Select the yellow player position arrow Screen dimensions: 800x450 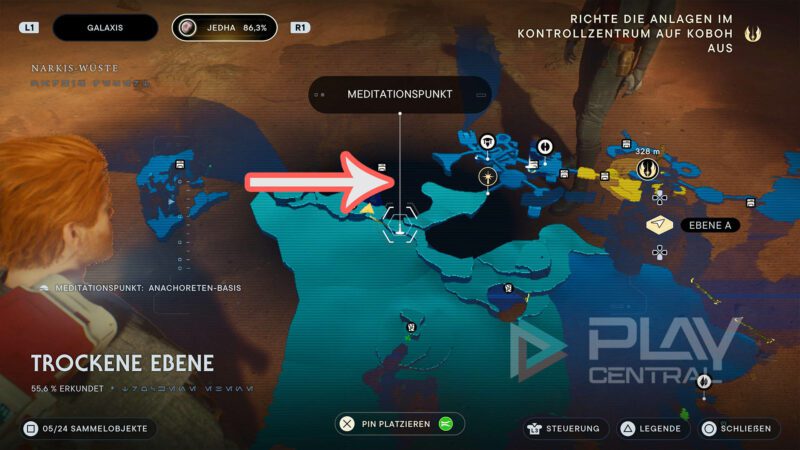tap(367, 209)
